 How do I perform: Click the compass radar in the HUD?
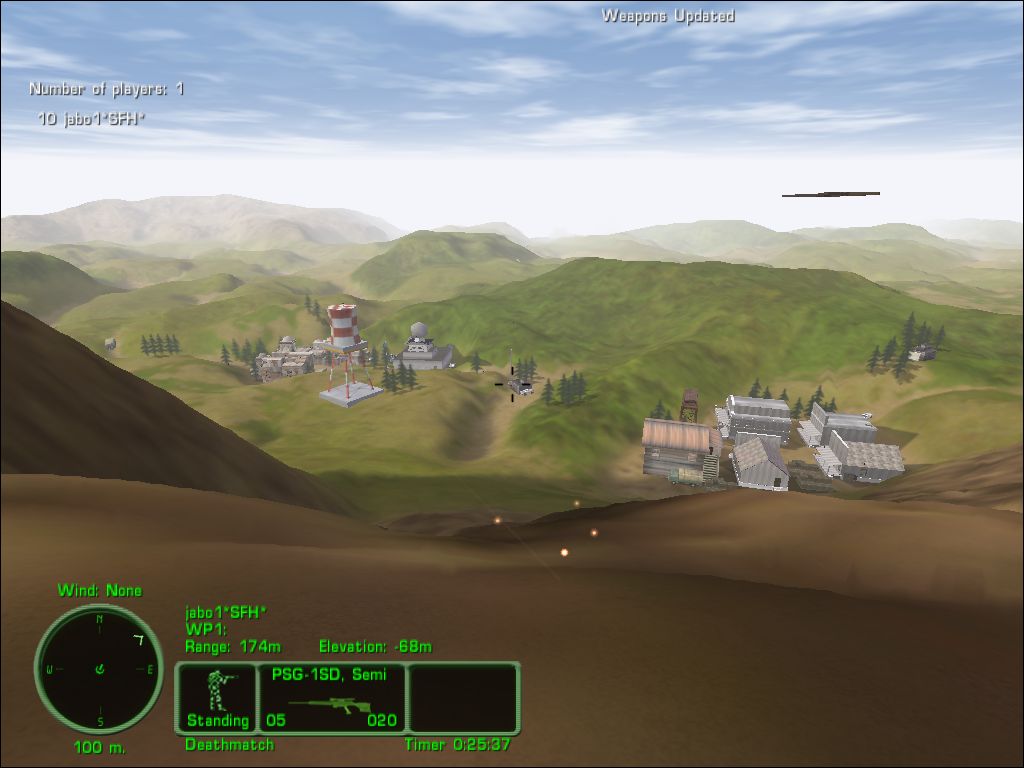pos(99,668)
